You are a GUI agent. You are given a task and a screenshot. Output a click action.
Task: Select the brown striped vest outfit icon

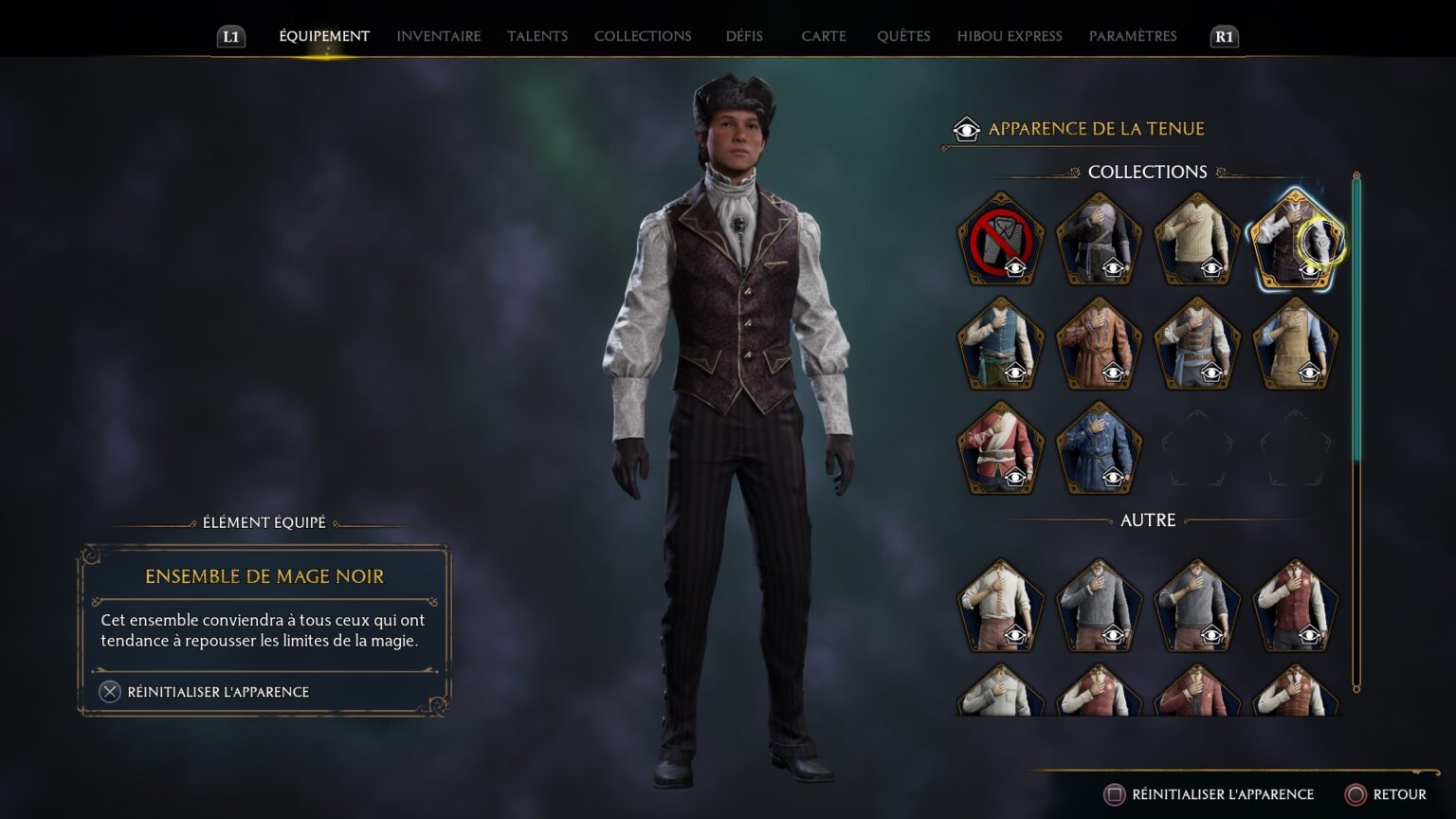tap(1197, 344)
